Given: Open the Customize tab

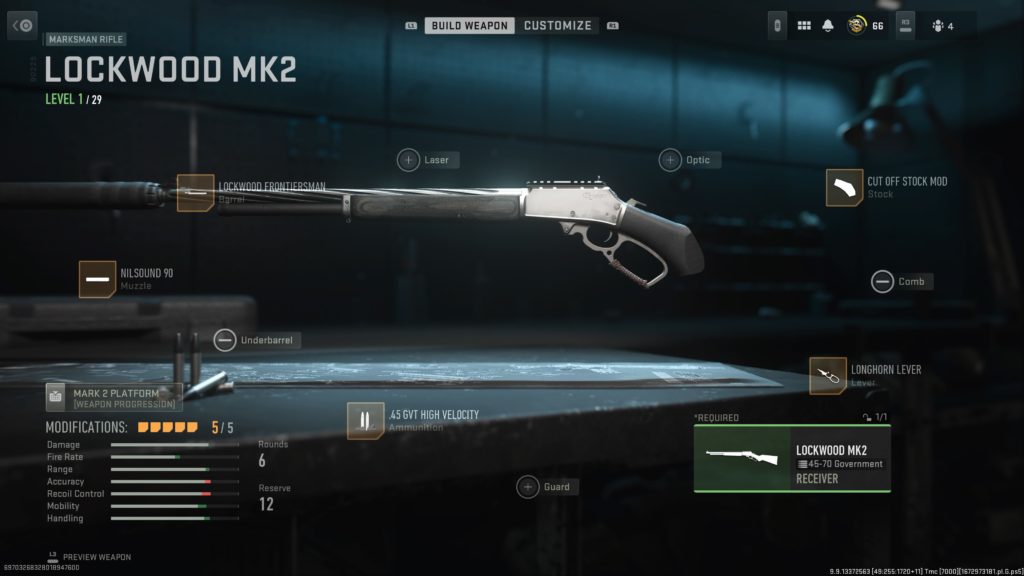Looking at the screenshot, I should (557, 25).
